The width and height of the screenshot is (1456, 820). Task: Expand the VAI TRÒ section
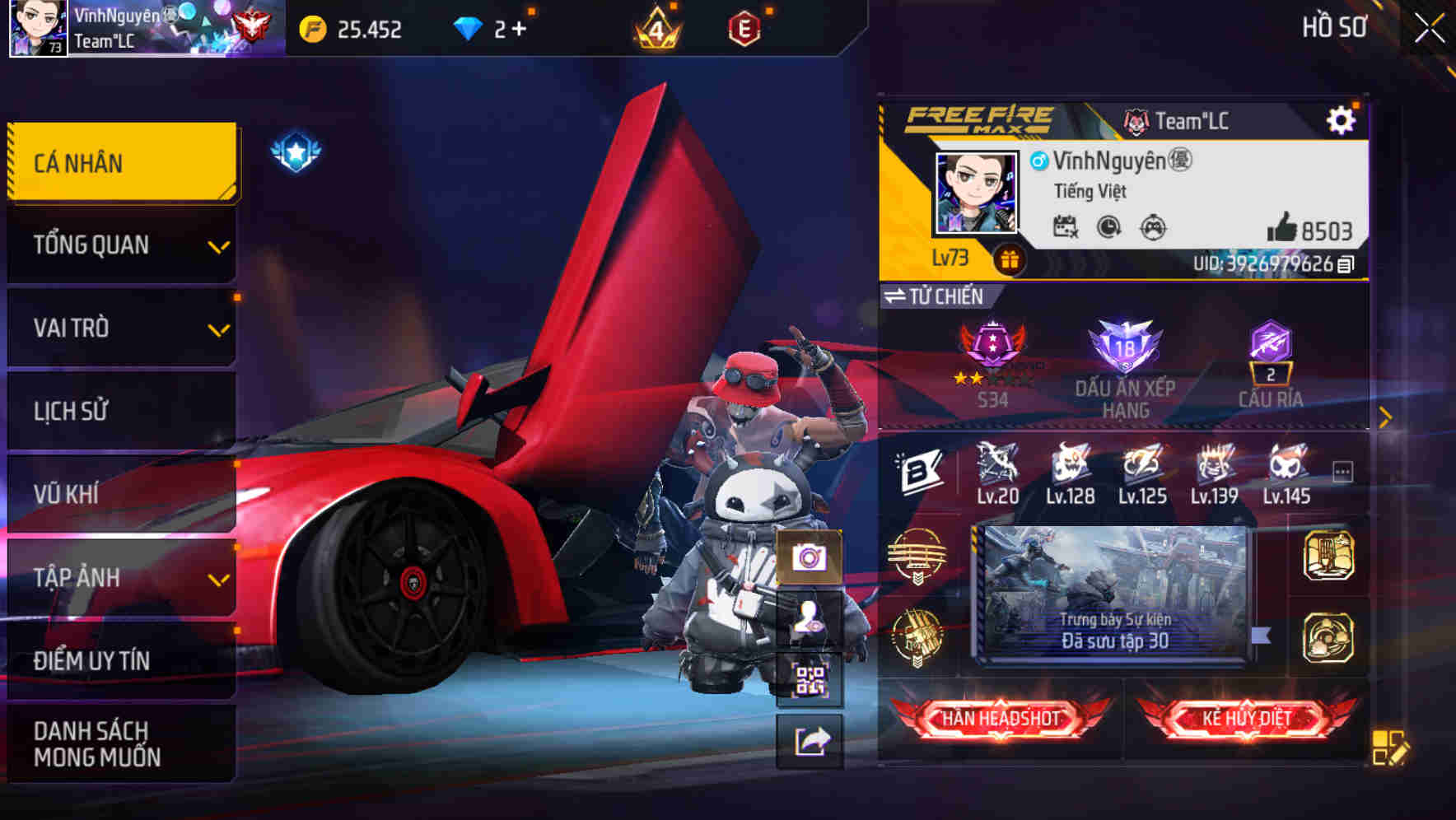(x=121, y=328)
